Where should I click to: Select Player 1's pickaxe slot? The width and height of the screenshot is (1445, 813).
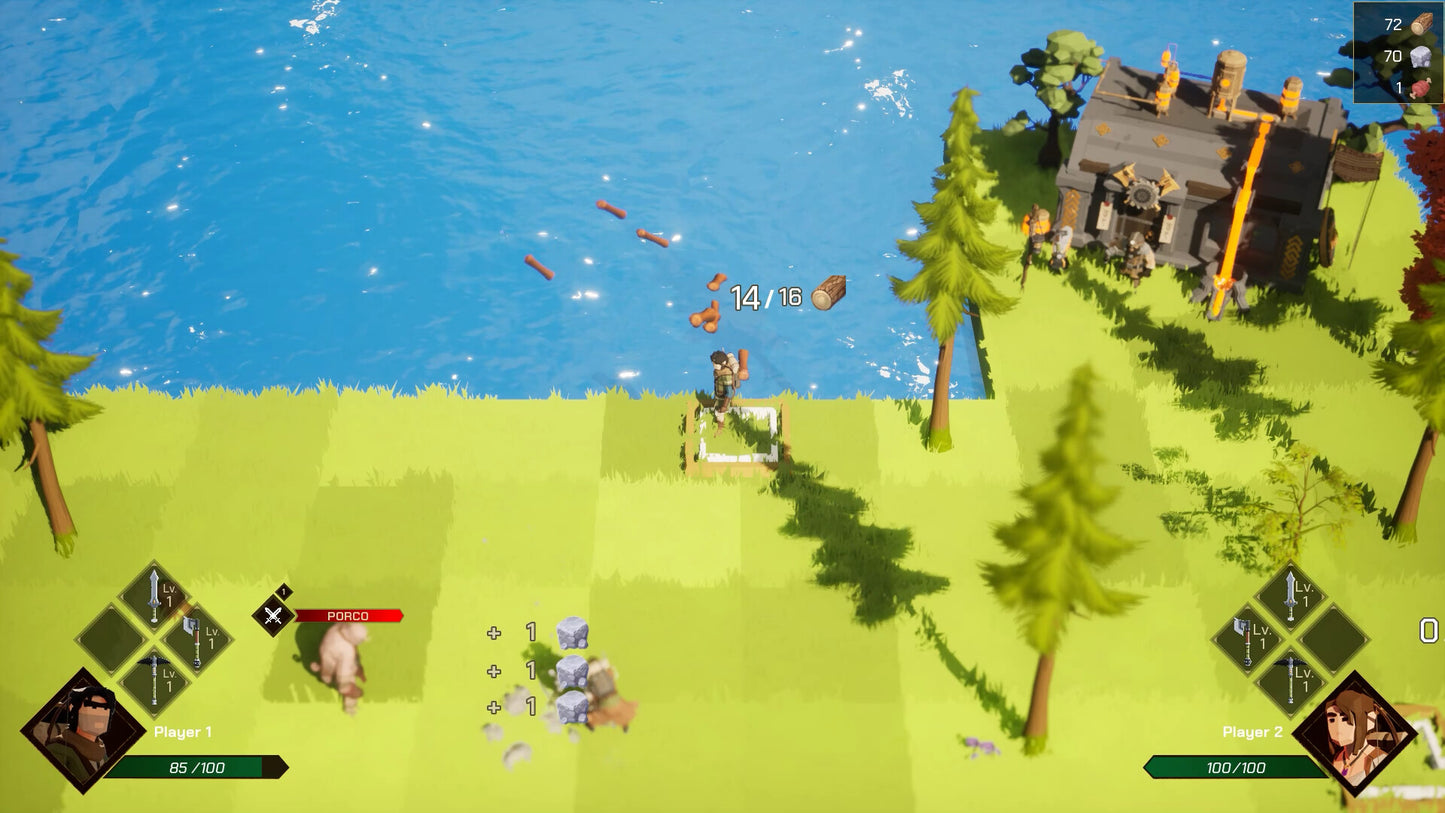coord(154,682)
